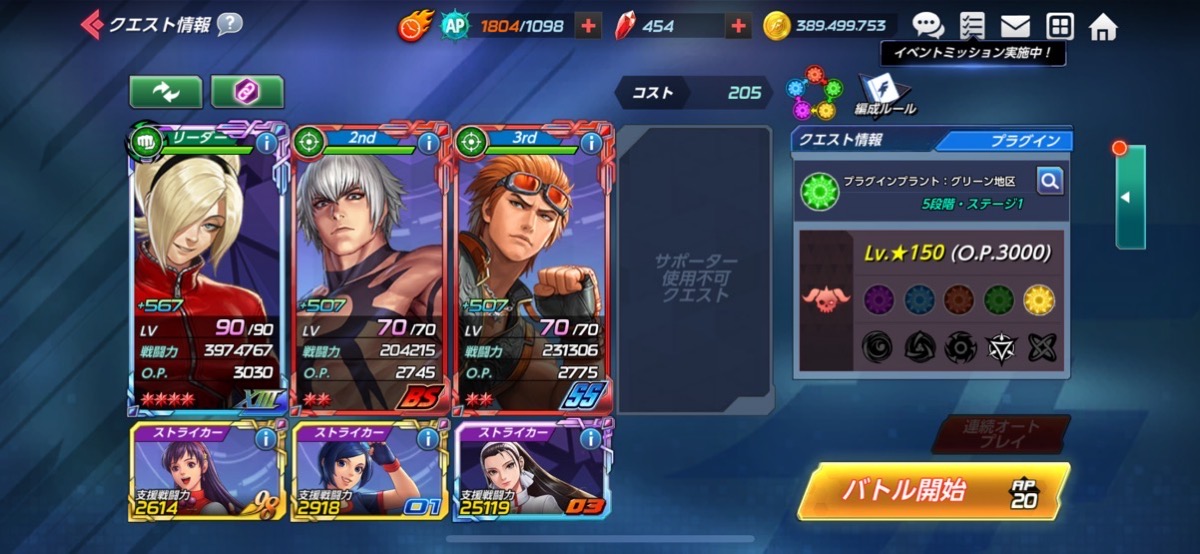
Task: Inspect quest details with magnifier button
Action: [1049, 181]
